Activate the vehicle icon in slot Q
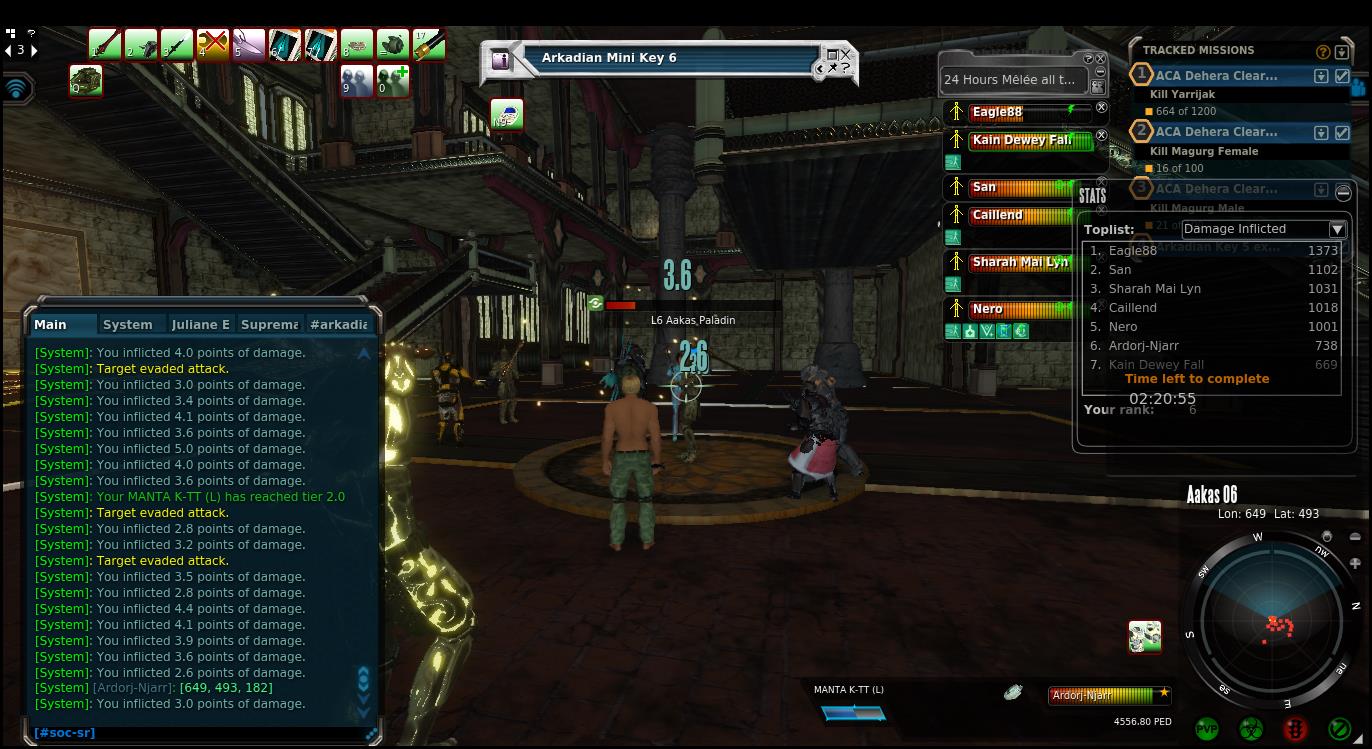The image size is (1372, 749). pos(85,80)
